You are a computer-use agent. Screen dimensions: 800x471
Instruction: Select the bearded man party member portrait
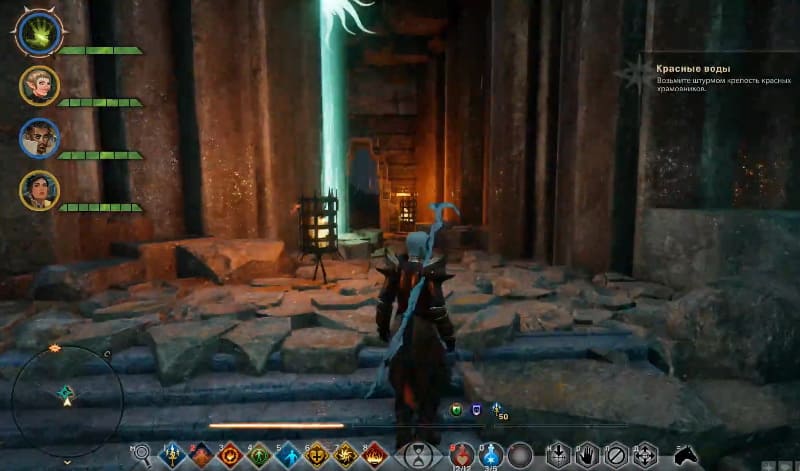[39, 138]
